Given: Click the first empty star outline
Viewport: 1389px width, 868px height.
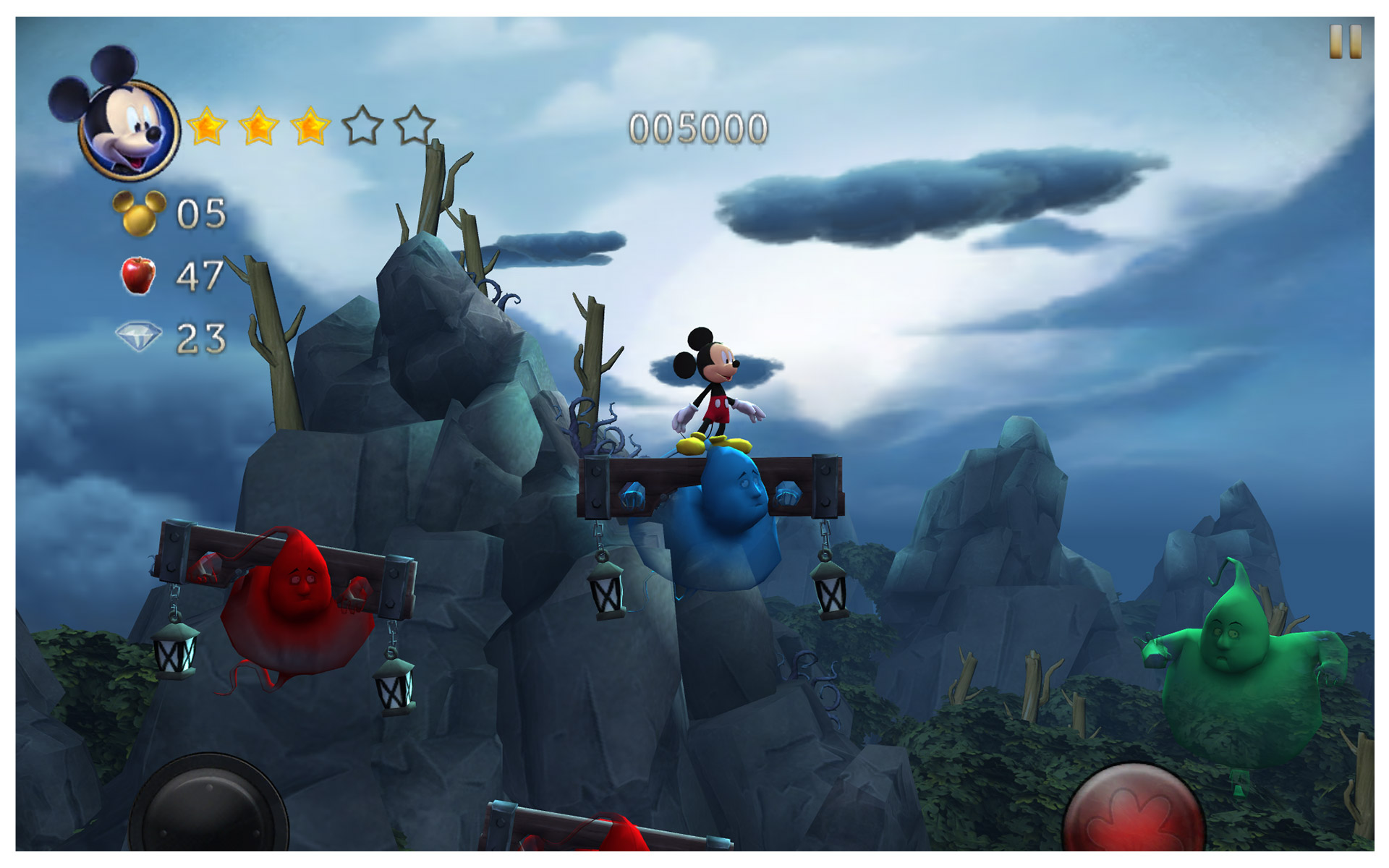Looking at the screenshot, I should (363, 127).
